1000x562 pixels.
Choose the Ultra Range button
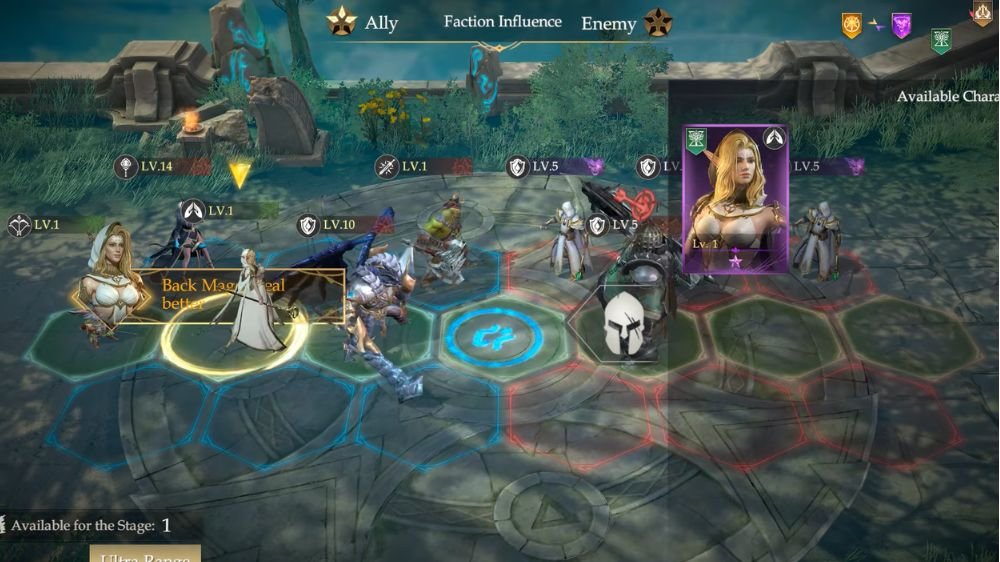tap(145, 554)
